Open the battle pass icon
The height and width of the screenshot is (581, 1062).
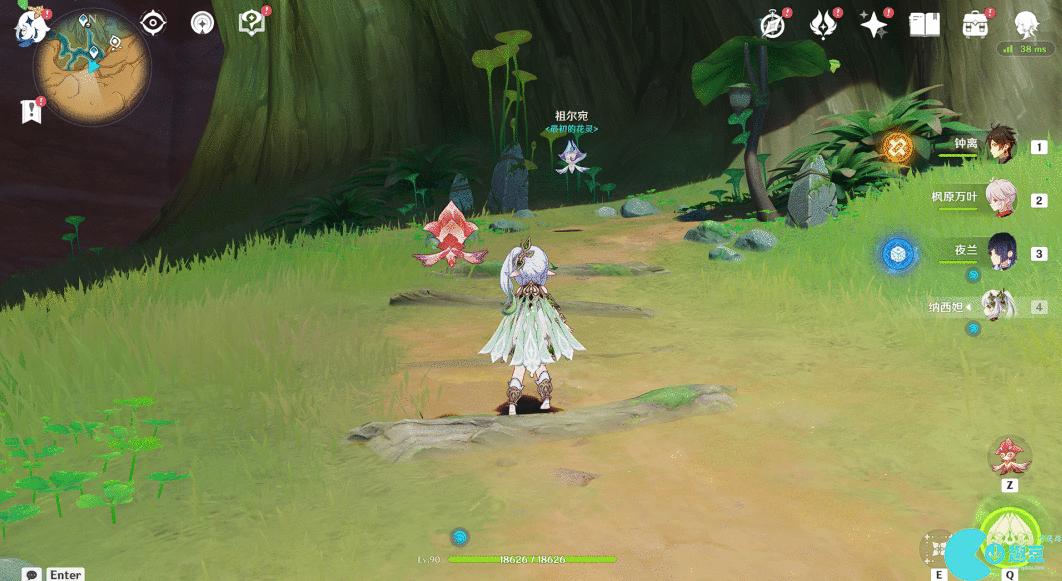click(x=823, y=25)
